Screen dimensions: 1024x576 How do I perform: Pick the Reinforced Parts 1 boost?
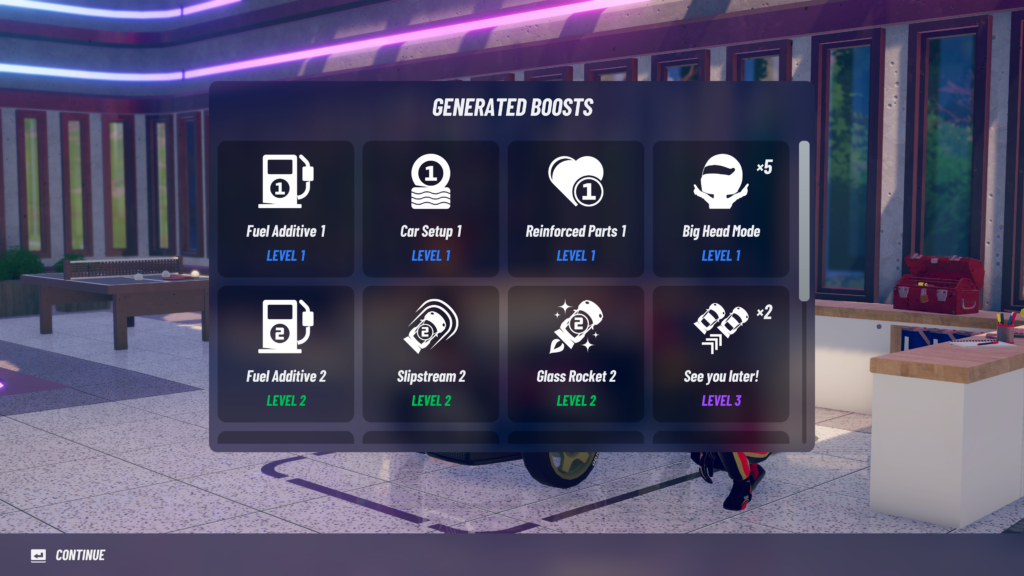pyautogui.click(x=576, y=209)
